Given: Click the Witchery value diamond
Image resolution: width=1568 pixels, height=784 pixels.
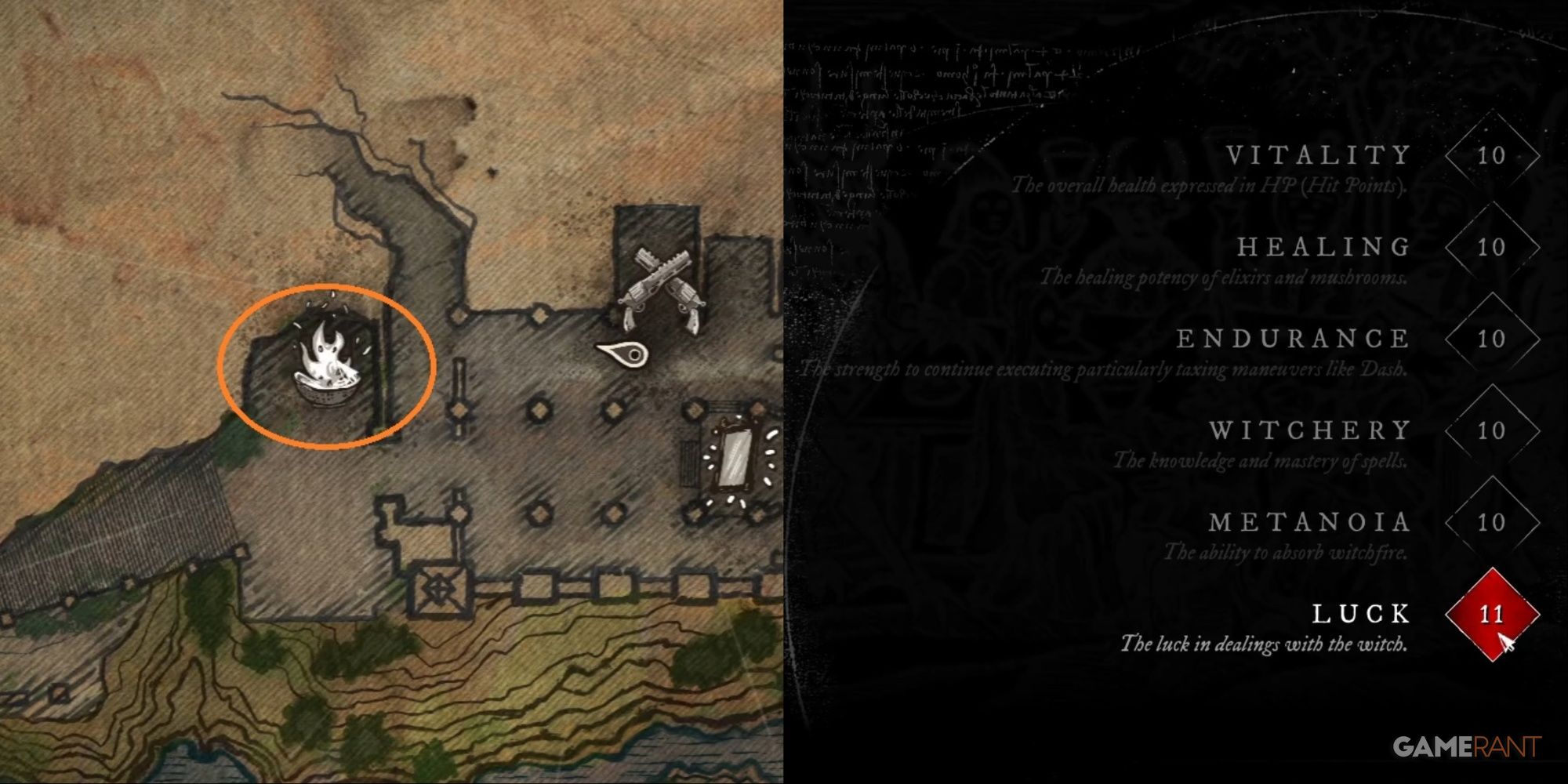Looking at the screenshot, I should pos(1494,430).
